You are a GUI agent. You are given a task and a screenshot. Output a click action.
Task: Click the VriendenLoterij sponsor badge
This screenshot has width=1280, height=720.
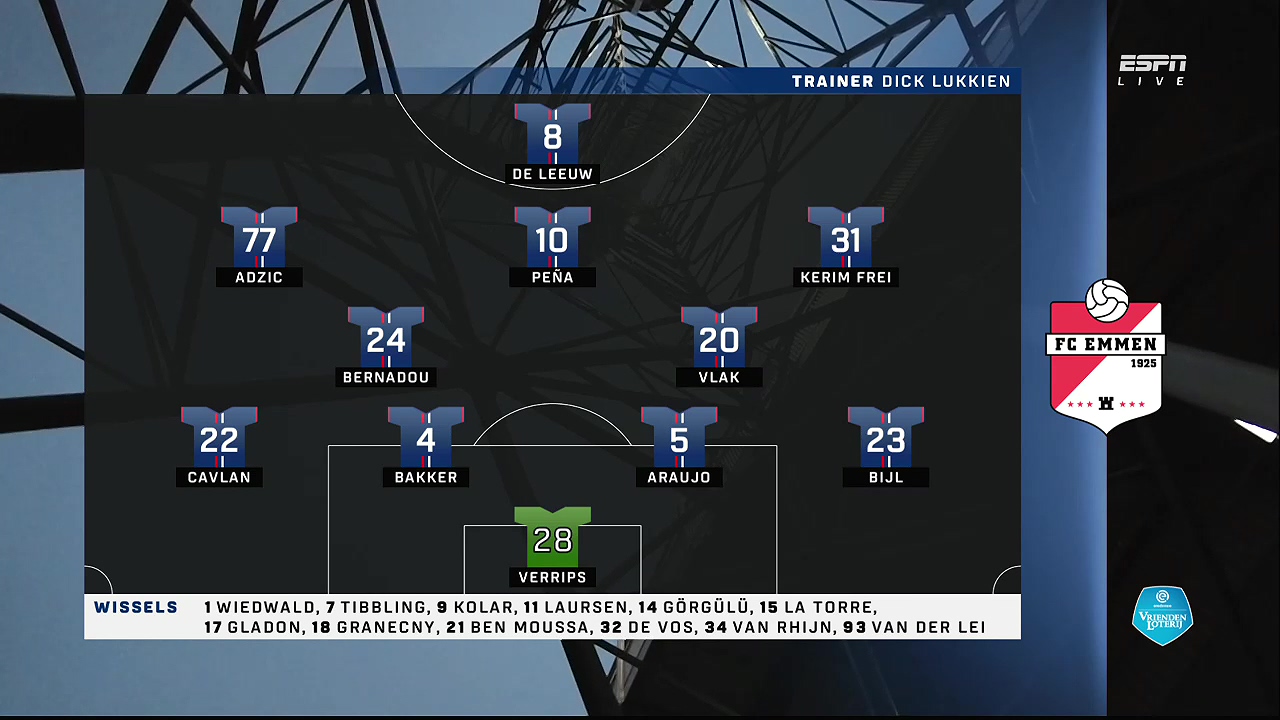[x=1162, y=615]
